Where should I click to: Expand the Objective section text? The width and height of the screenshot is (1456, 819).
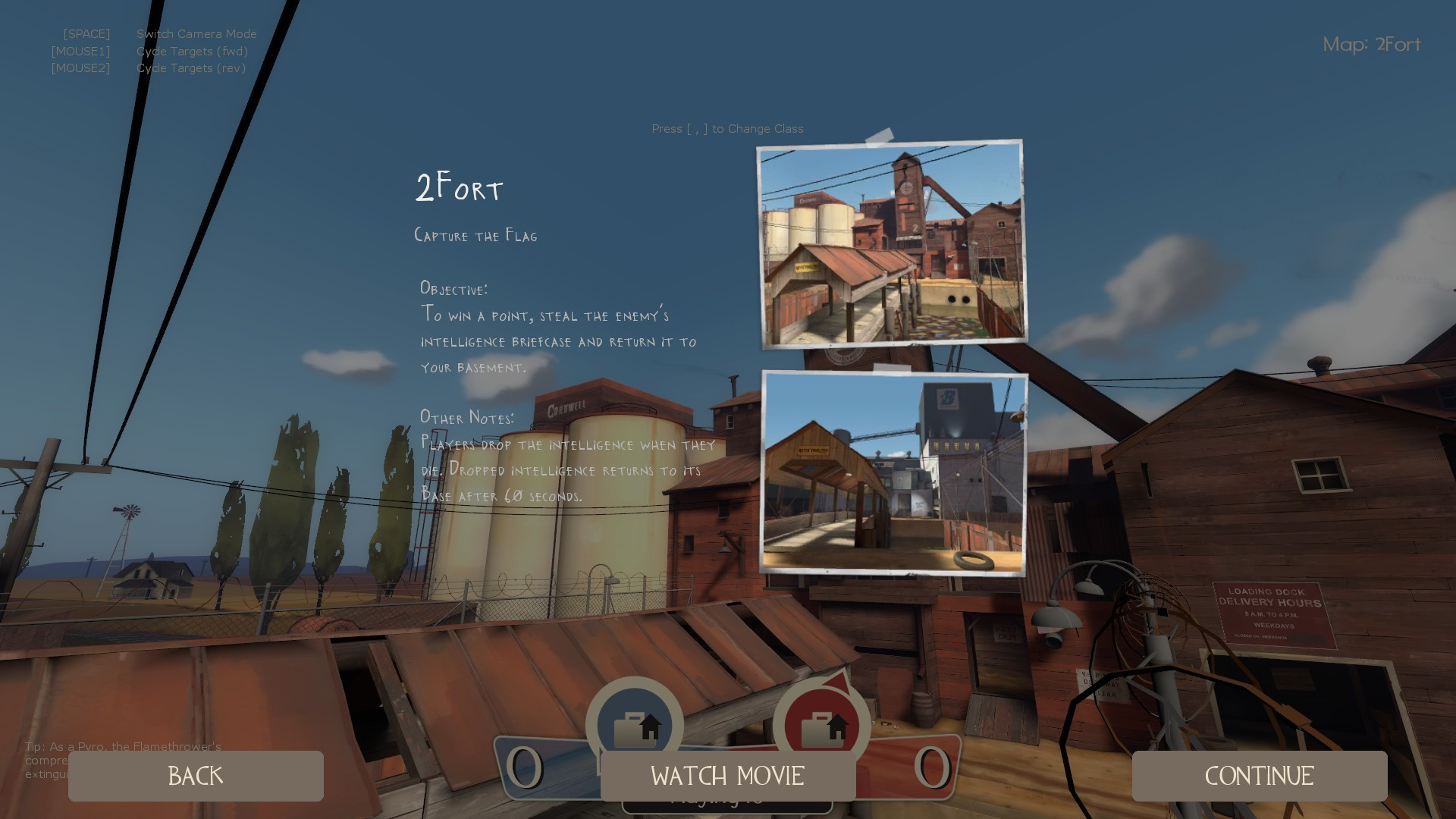coord(559,328)
